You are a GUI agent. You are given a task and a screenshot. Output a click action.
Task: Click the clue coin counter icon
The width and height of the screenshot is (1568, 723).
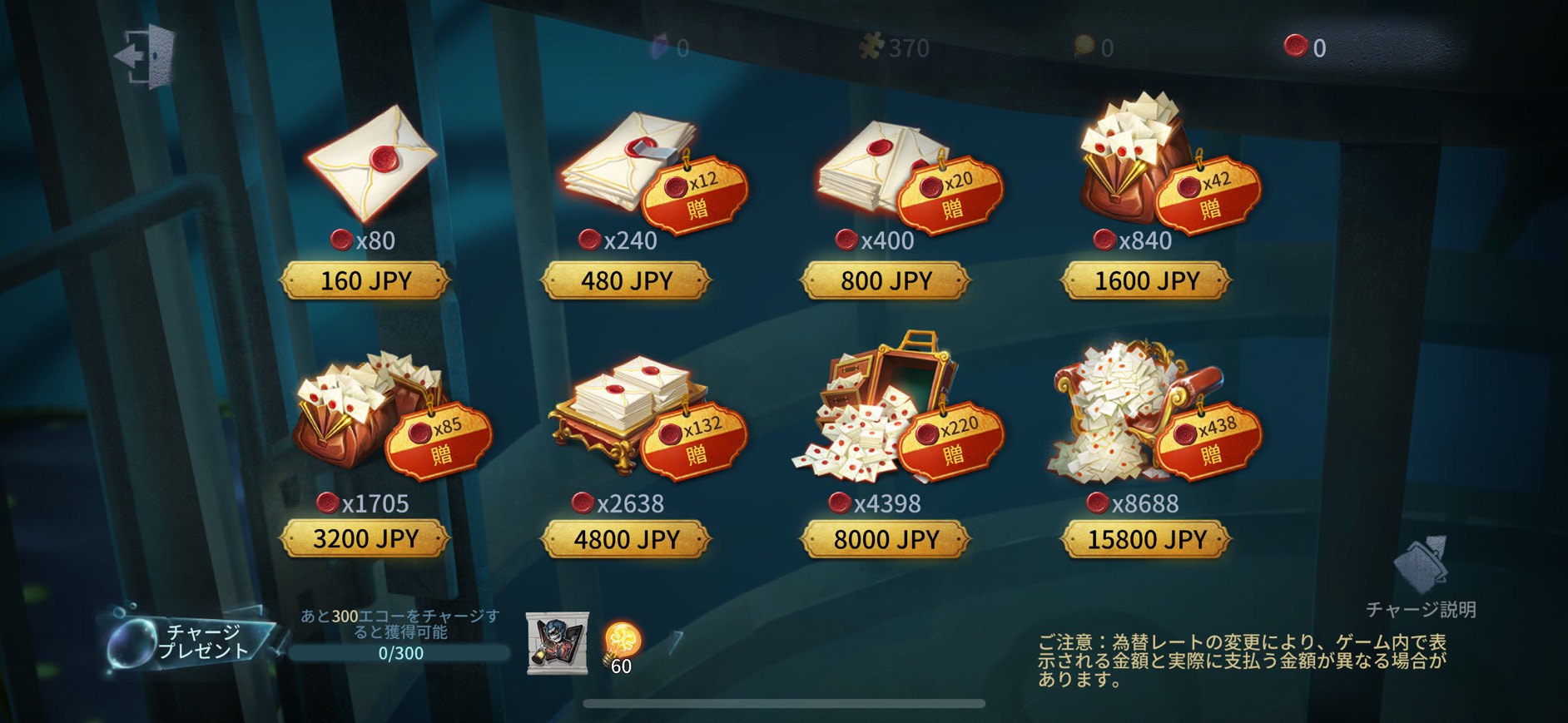[1083, 47]
